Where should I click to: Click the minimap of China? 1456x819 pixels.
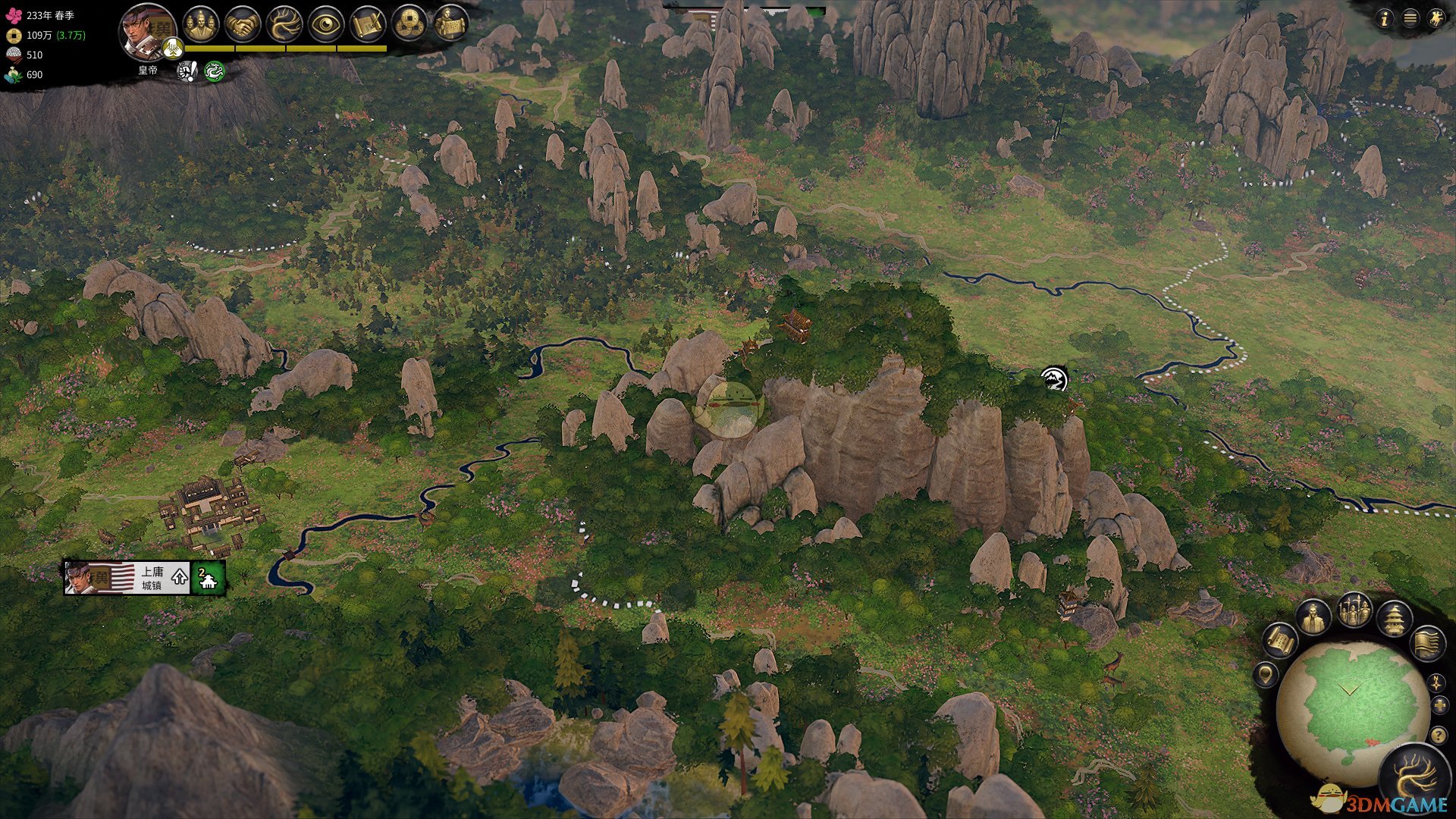coord(1351,705)
